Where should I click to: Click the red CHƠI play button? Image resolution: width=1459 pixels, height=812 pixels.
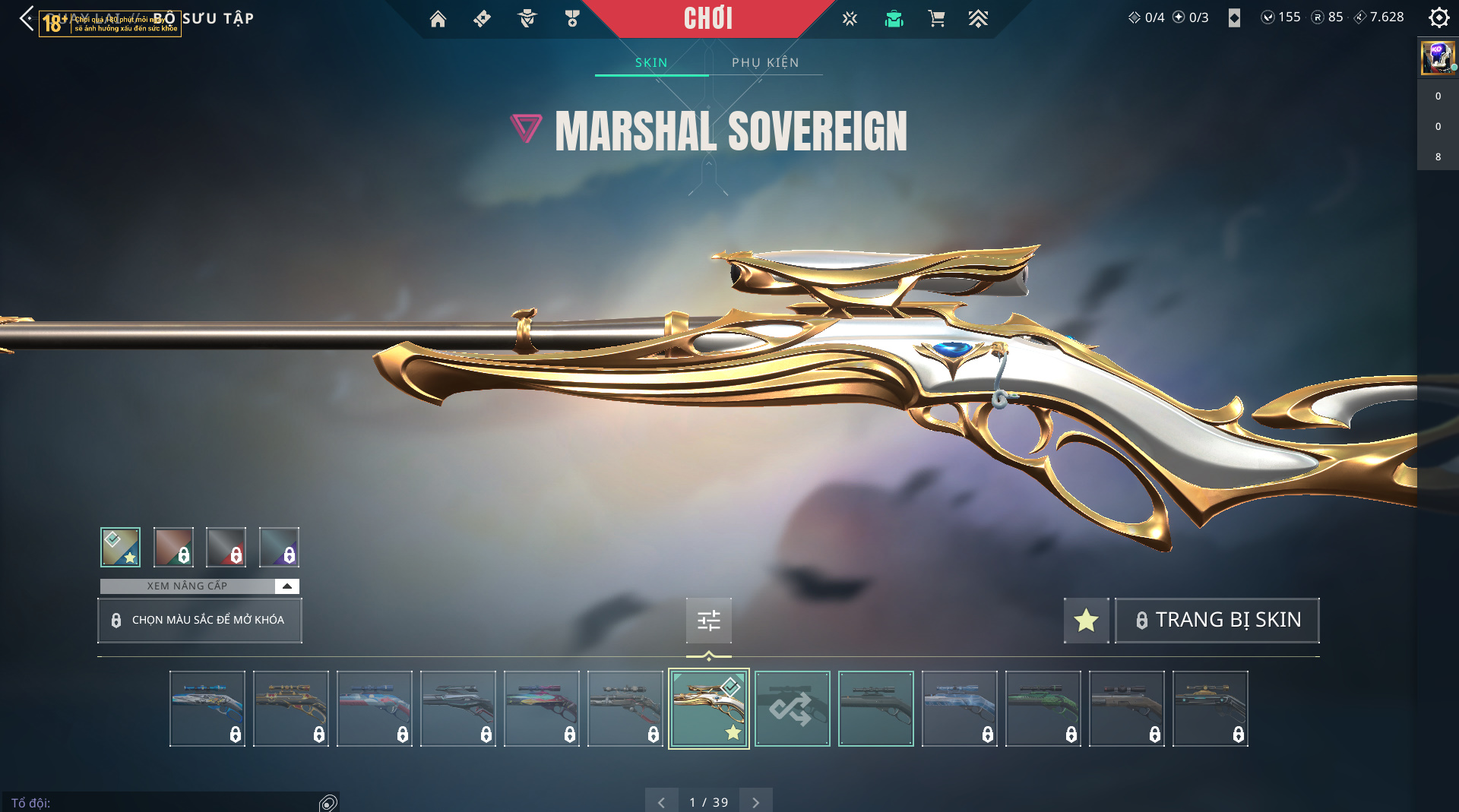pos(707,18)
